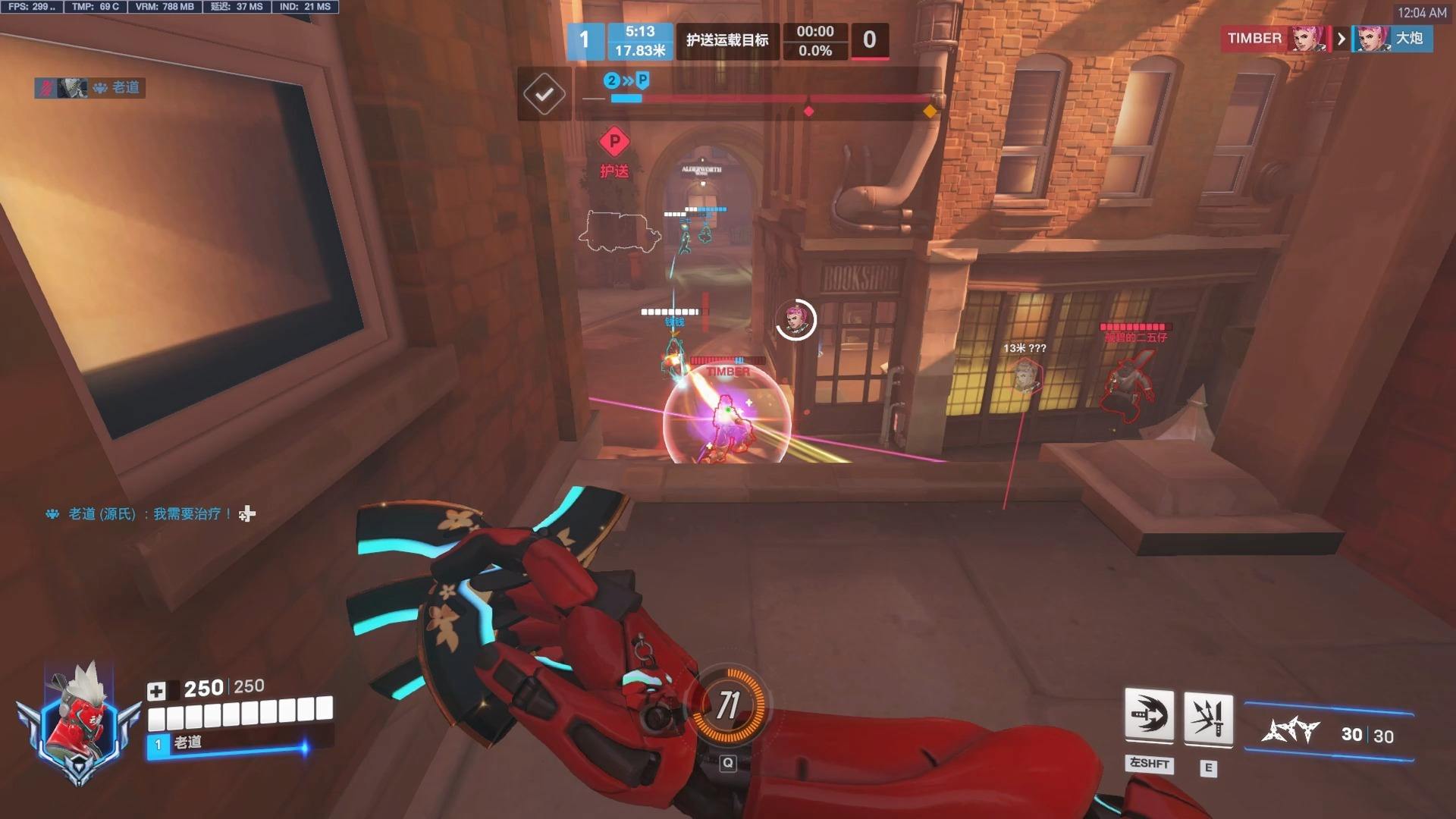Viewport: 1456px width, 819px height.
Task: Click the checkpoint diamond on progress track
Action: [808, 111]
